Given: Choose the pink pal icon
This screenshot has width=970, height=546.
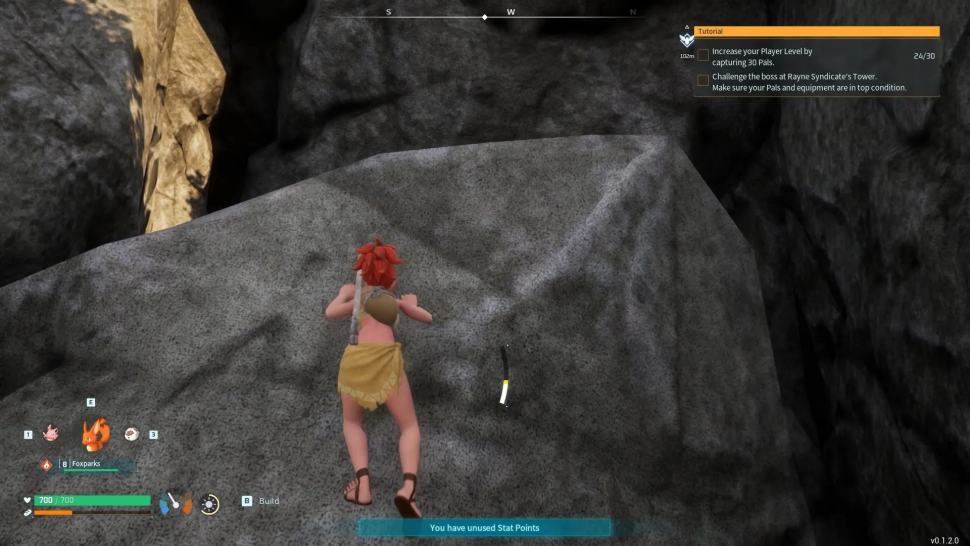Looking at the screenshot, I should tap(50, 434).
